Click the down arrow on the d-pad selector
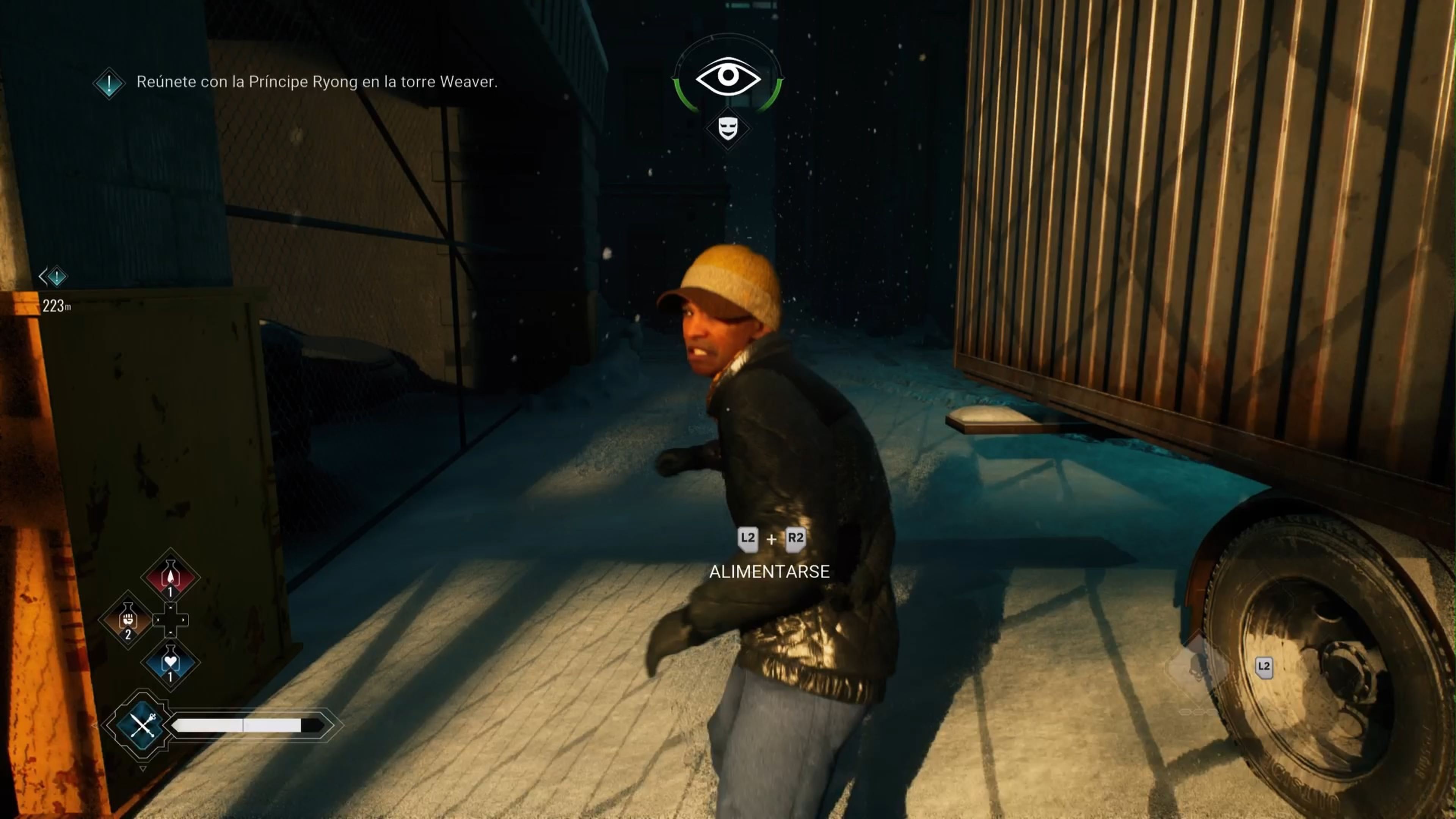Screen dimensions: 1456x819 click(x=171, y=632)
